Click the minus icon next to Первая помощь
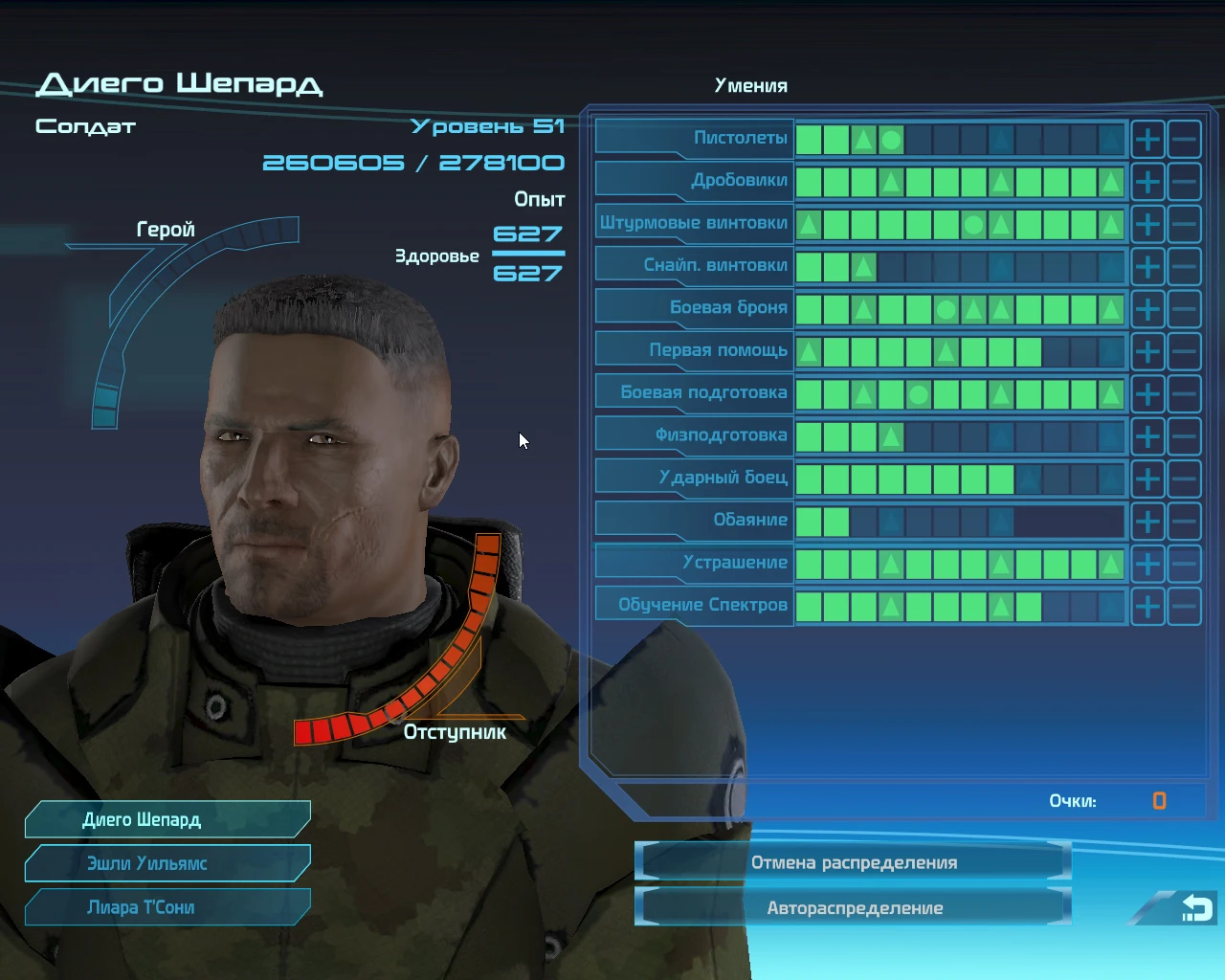1225x980 pixels. pos(1185,351)
